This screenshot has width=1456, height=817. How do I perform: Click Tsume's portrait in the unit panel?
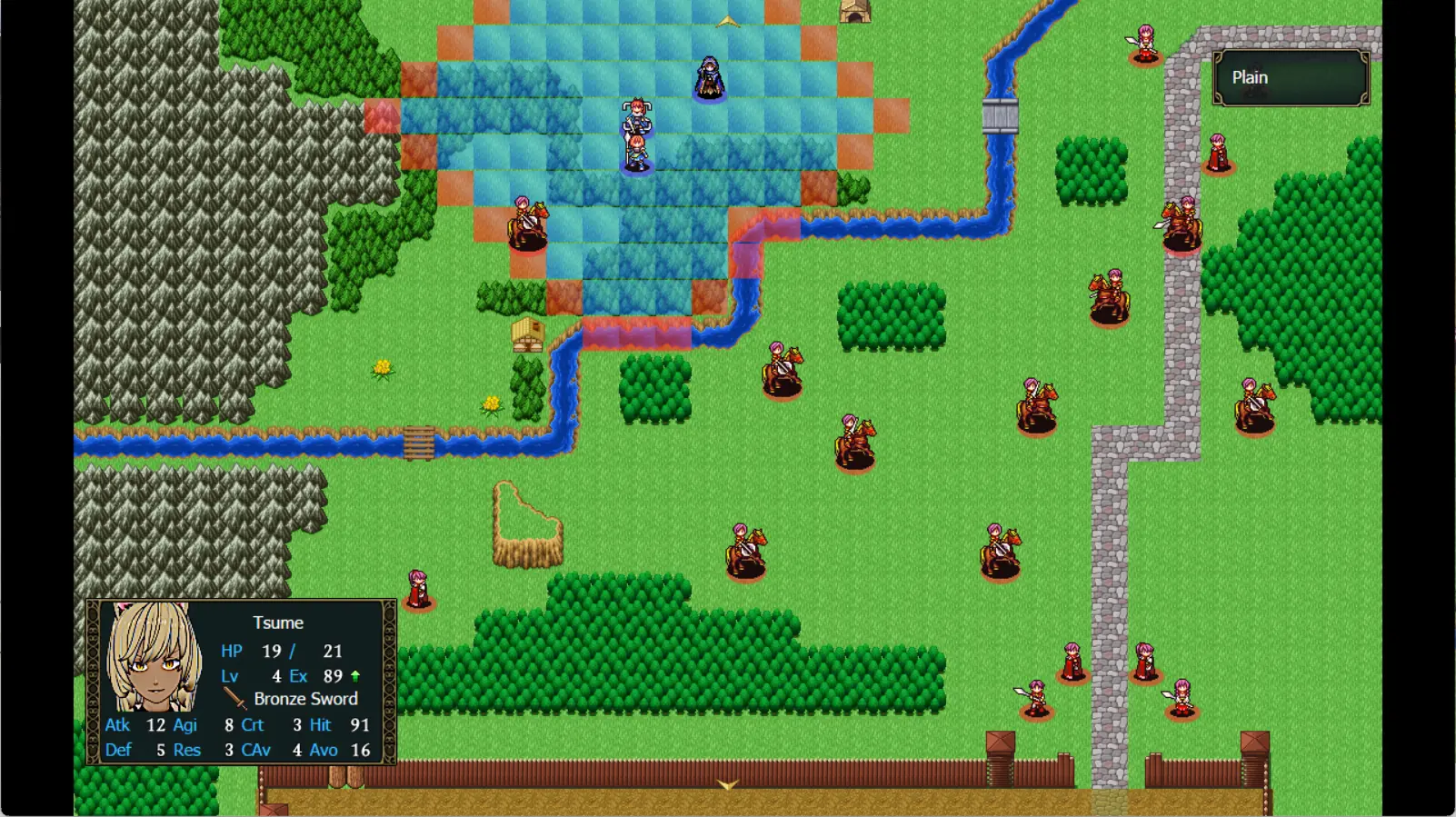click(154, 657)
